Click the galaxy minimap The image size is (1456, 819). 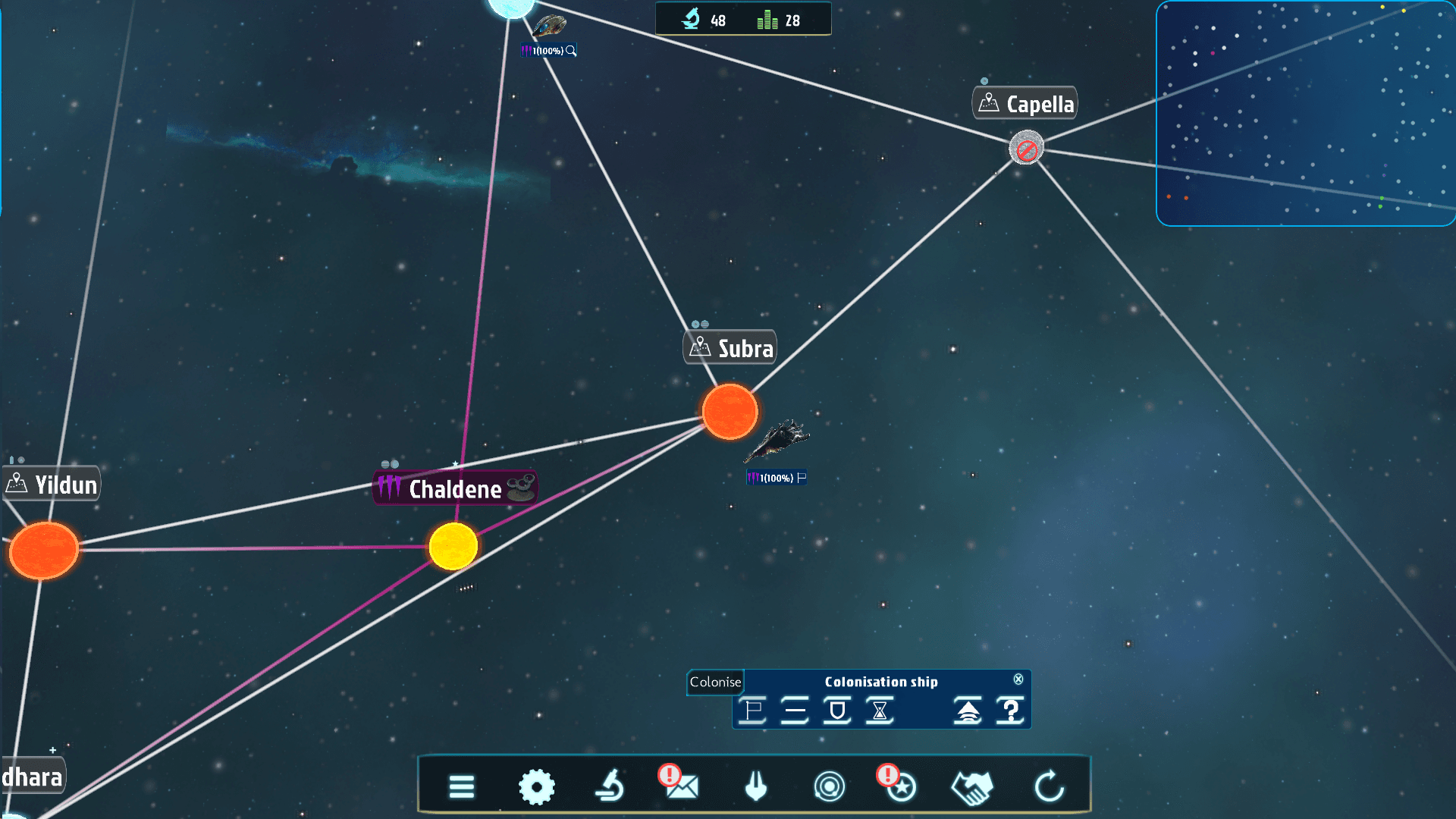click(1305, 114)
